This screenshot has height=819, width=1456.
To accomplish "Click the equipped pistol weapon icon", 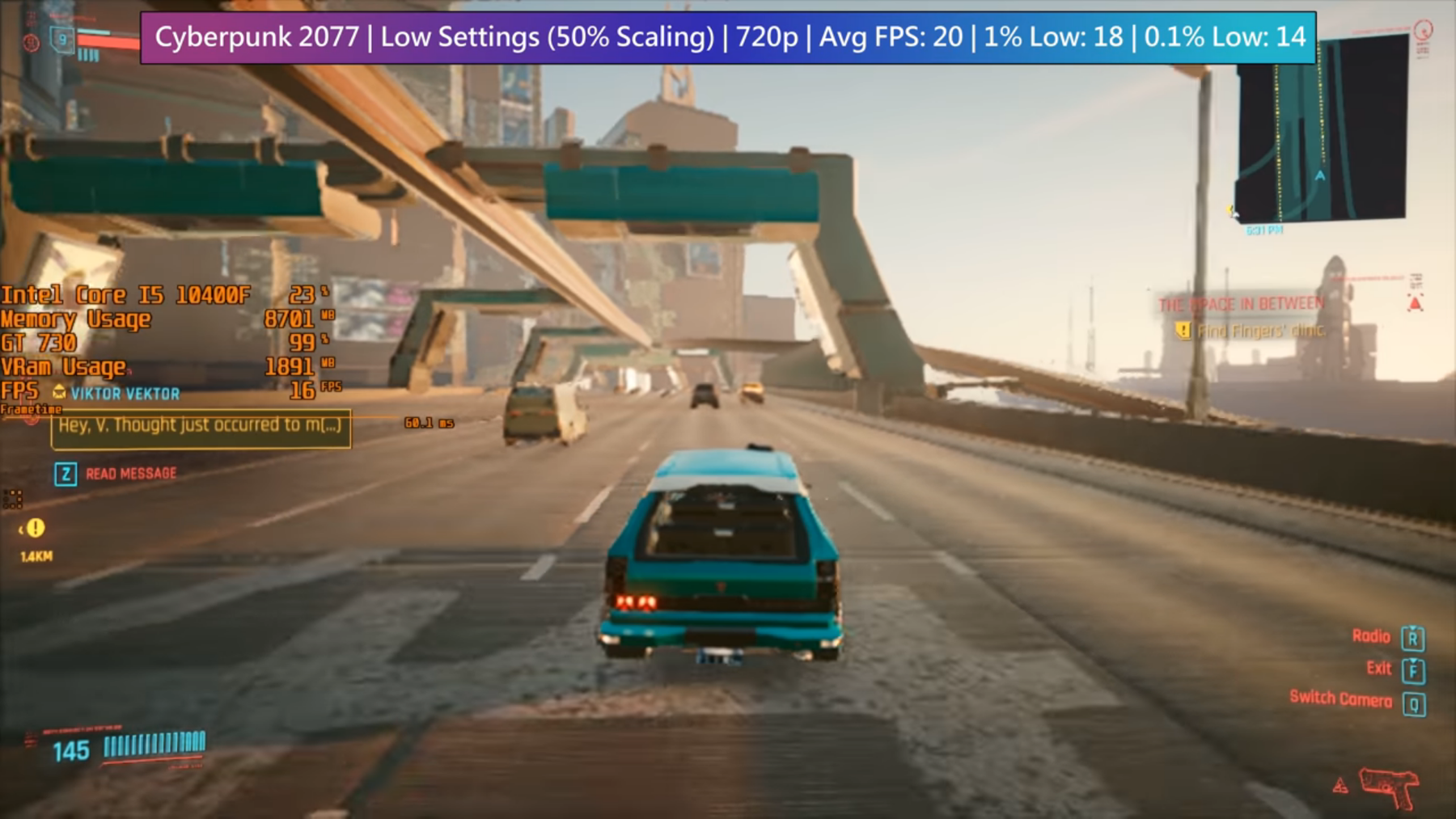I will point(1388,786).
